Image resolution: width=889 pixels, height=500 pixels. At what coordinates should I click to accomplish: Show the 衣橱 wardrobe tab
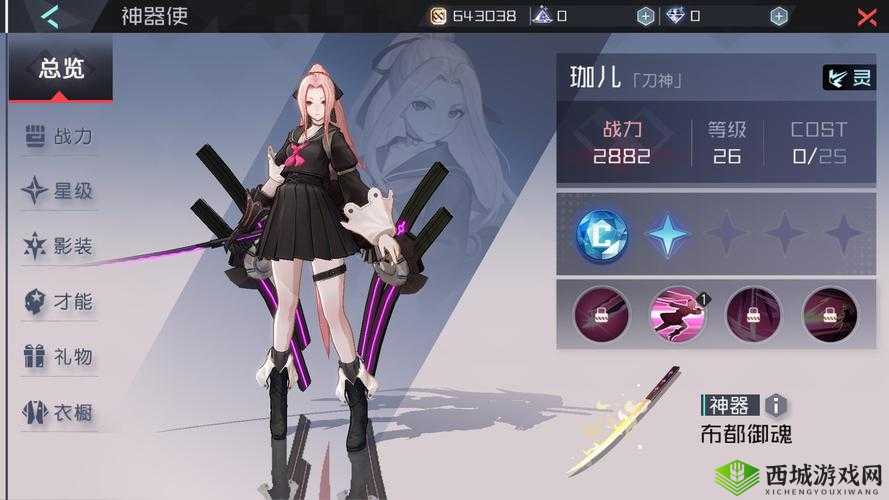pyautogui.click(x=60, y=410)
